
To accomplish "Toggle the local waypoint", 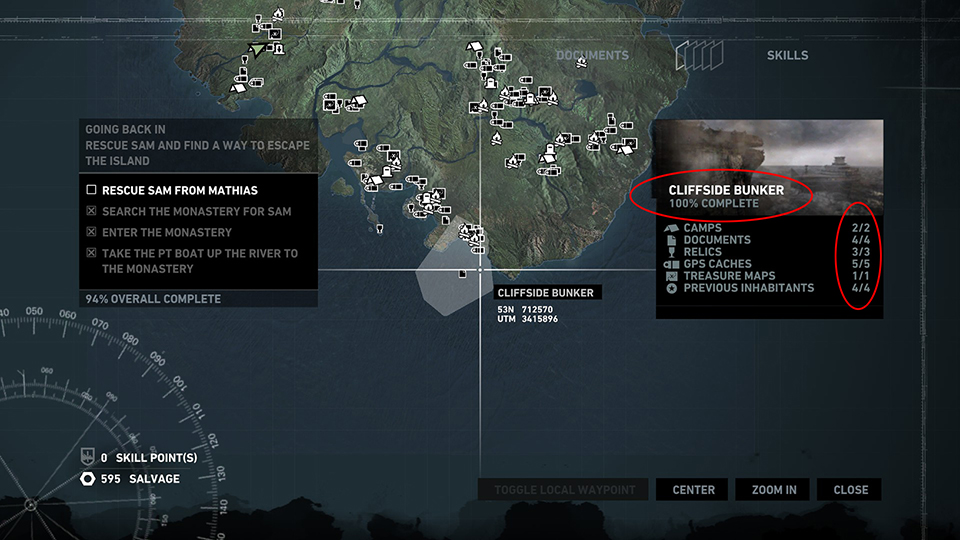I will pos(564,490).
